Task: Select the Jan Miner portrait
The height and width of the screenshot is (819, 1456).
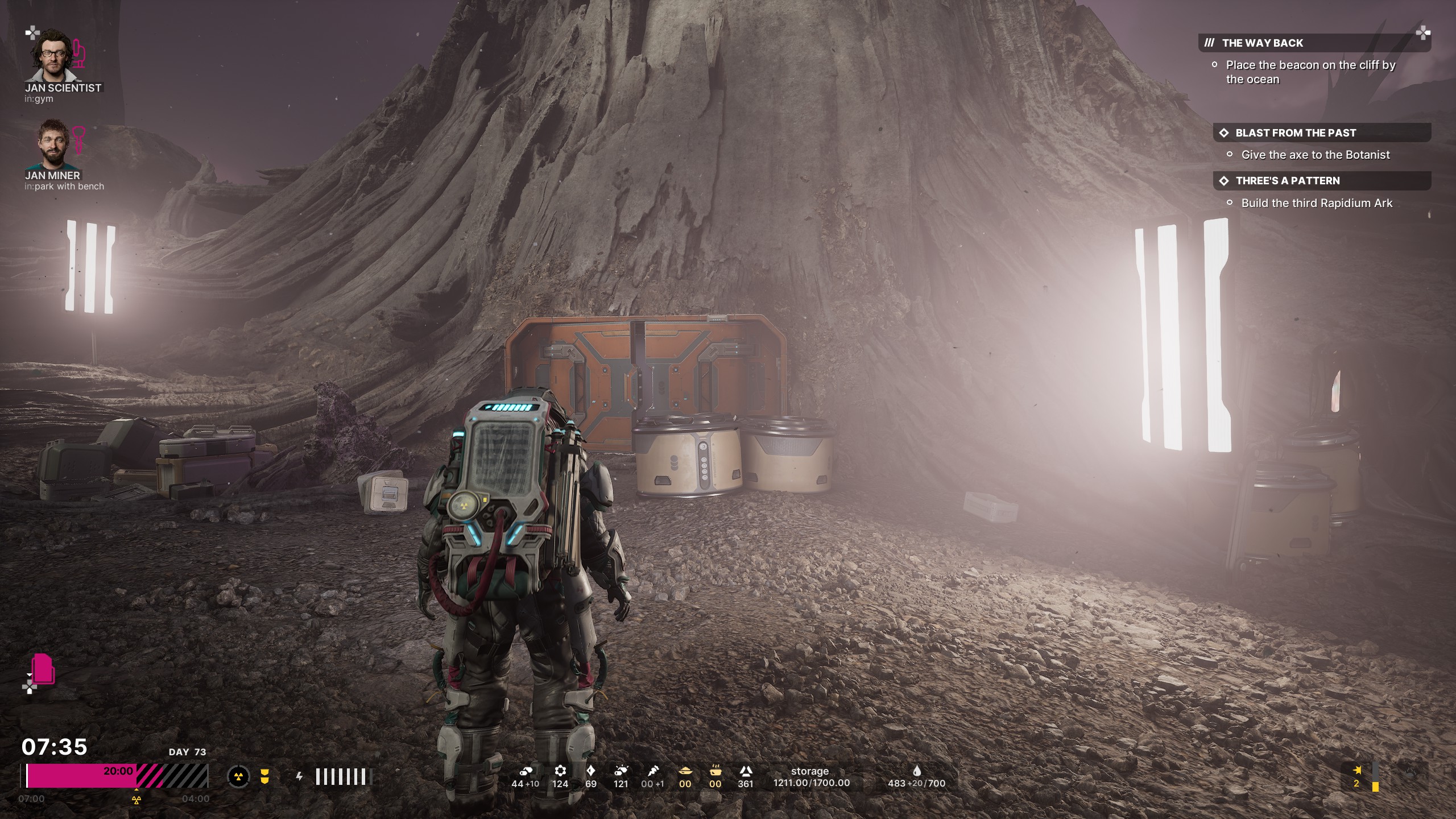Action: (54, 144)
